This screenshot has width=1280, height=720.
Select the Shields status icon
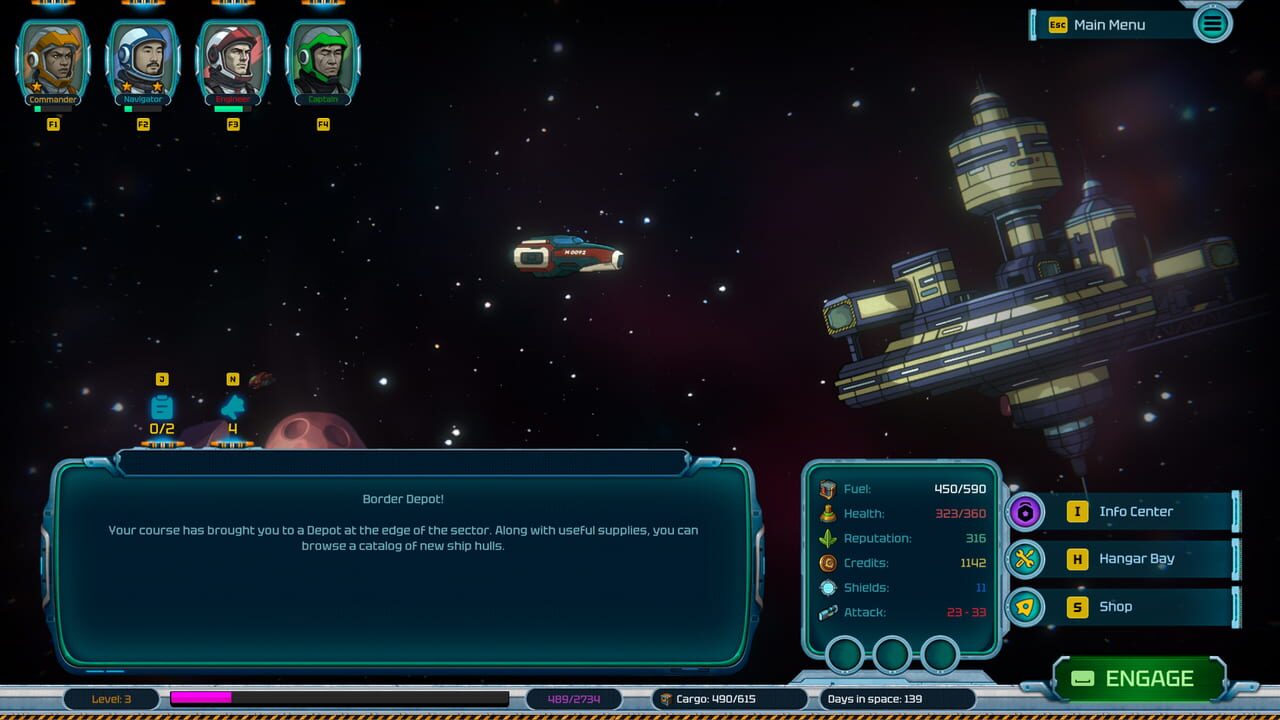(x=827, y=587)
